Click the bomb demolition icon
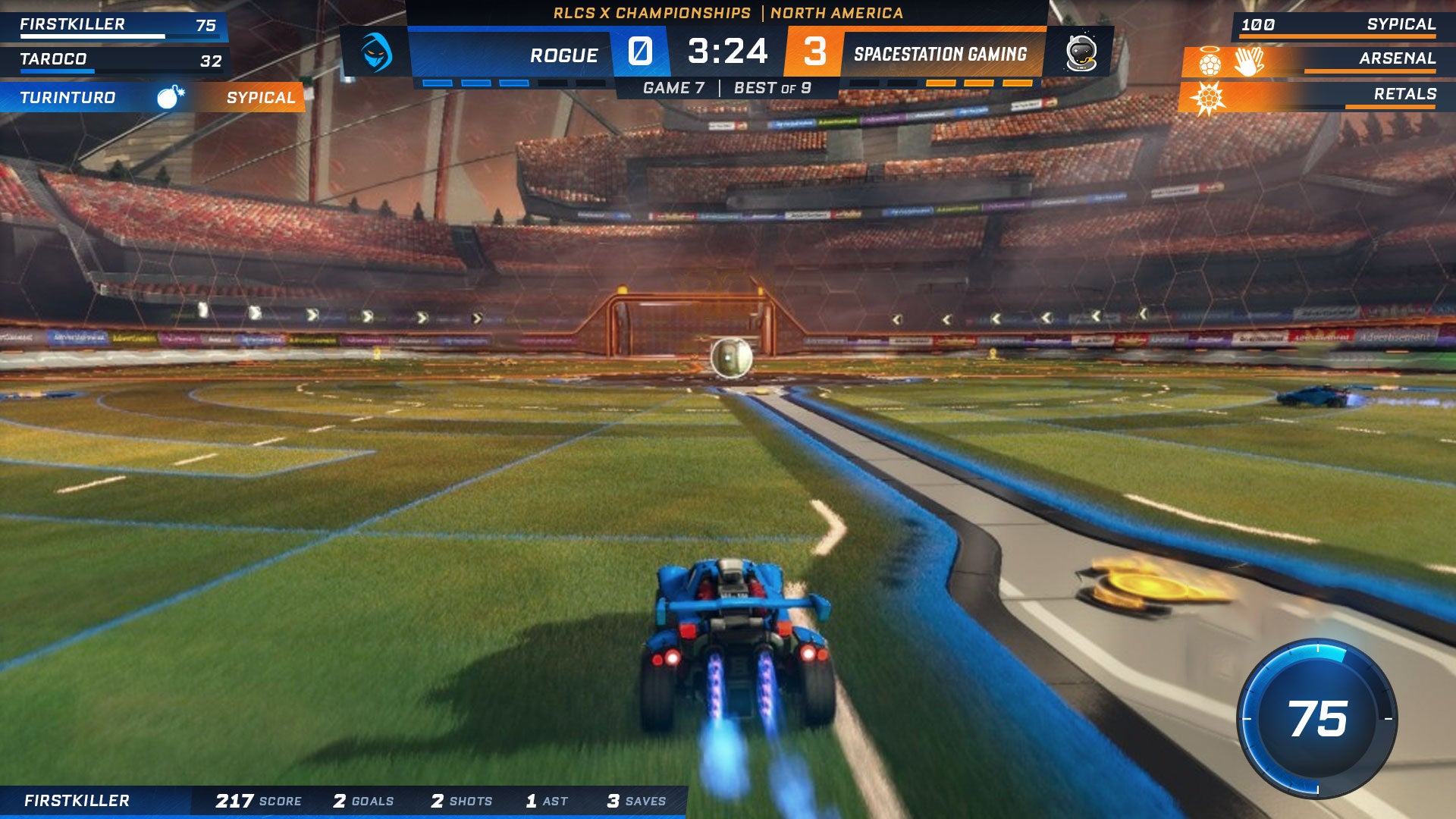 pos(170,97)
